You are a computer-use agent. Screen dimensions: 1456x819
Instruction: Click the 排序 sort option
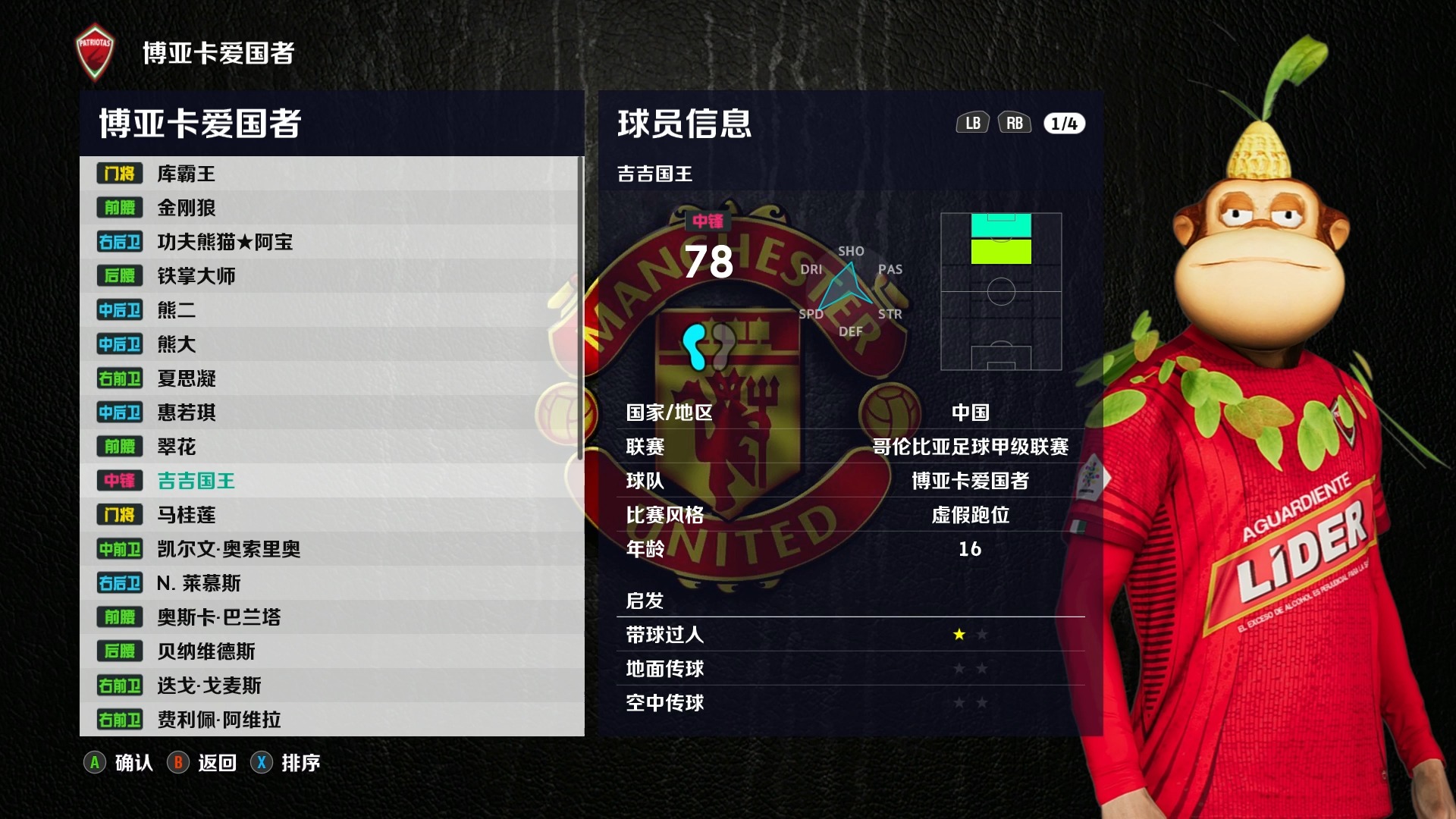287,763
